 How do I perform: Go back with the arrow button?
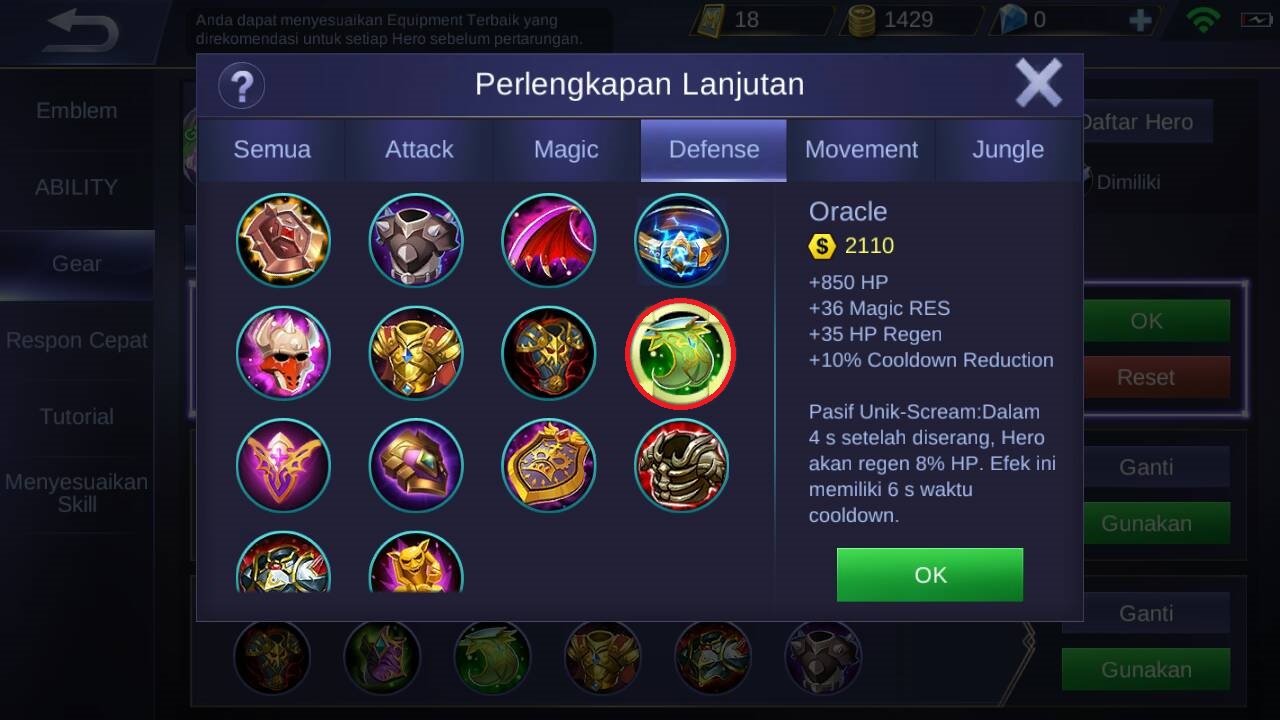pos(82,32)
